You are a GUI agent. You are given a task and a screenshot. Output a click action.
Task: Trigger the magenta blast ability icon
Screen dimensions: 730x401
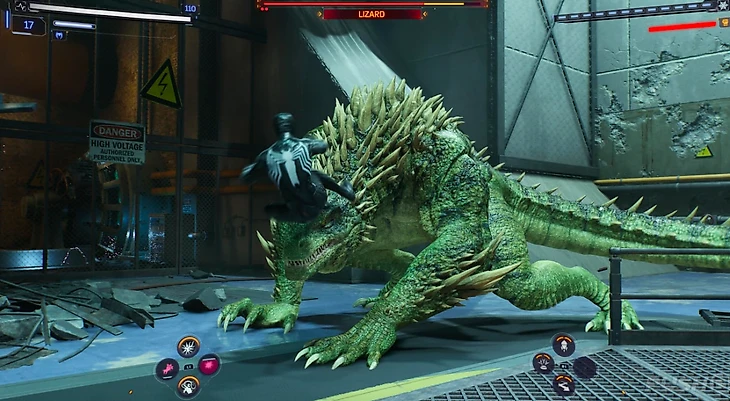tap(209, 365)
